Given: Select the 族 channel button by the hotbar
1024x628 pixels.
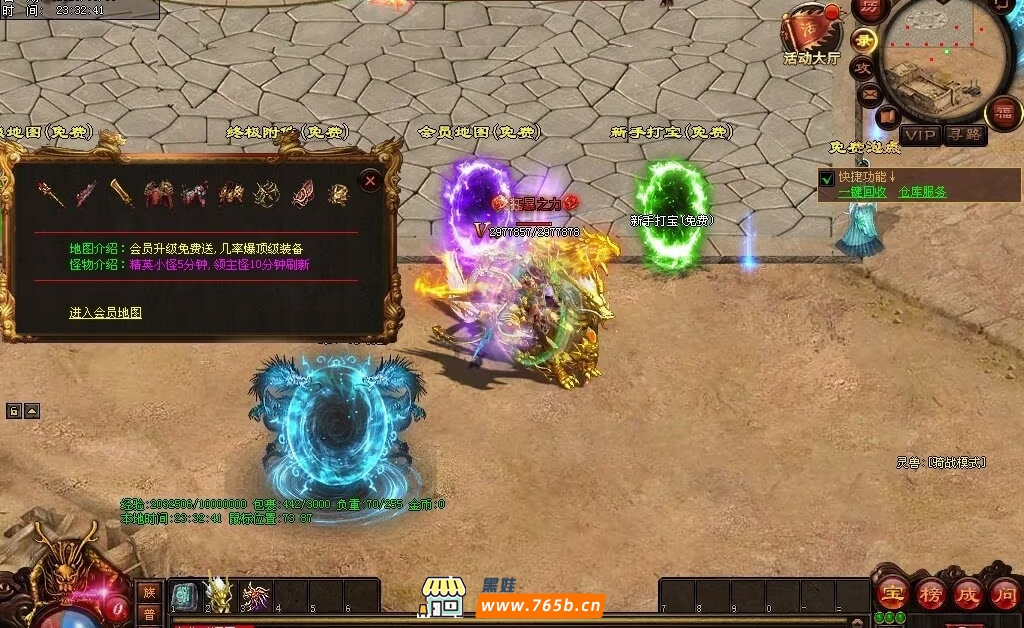Looking at the screenshot, I should tap(149, 592).
